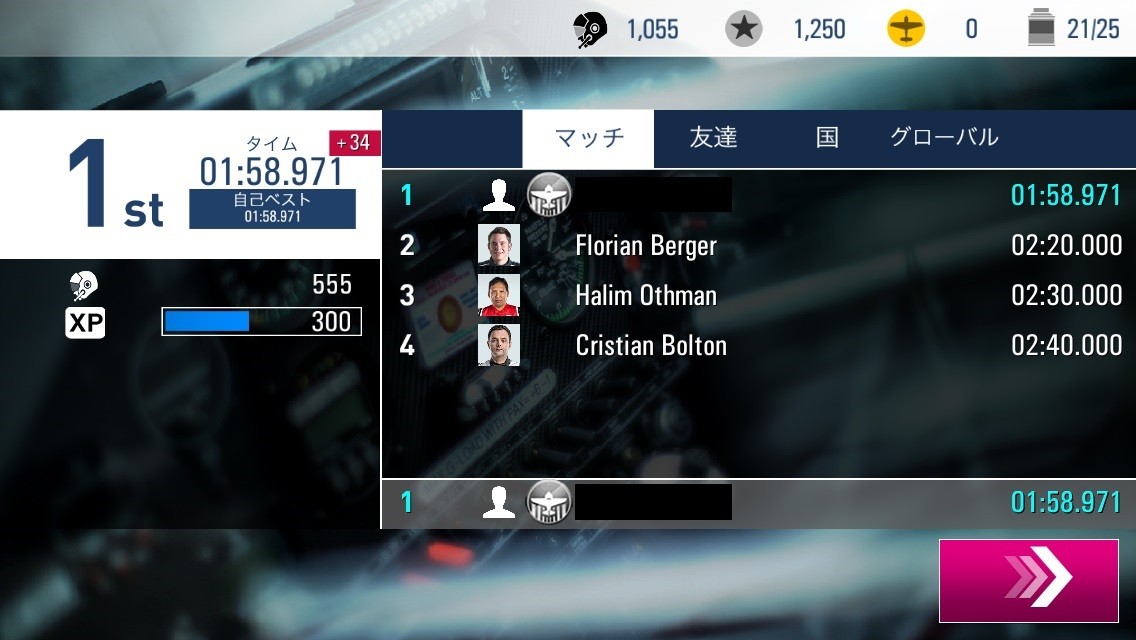
Task: View Cristian Bolton's portrait thumbnail
Action: (x=499, y=345)
